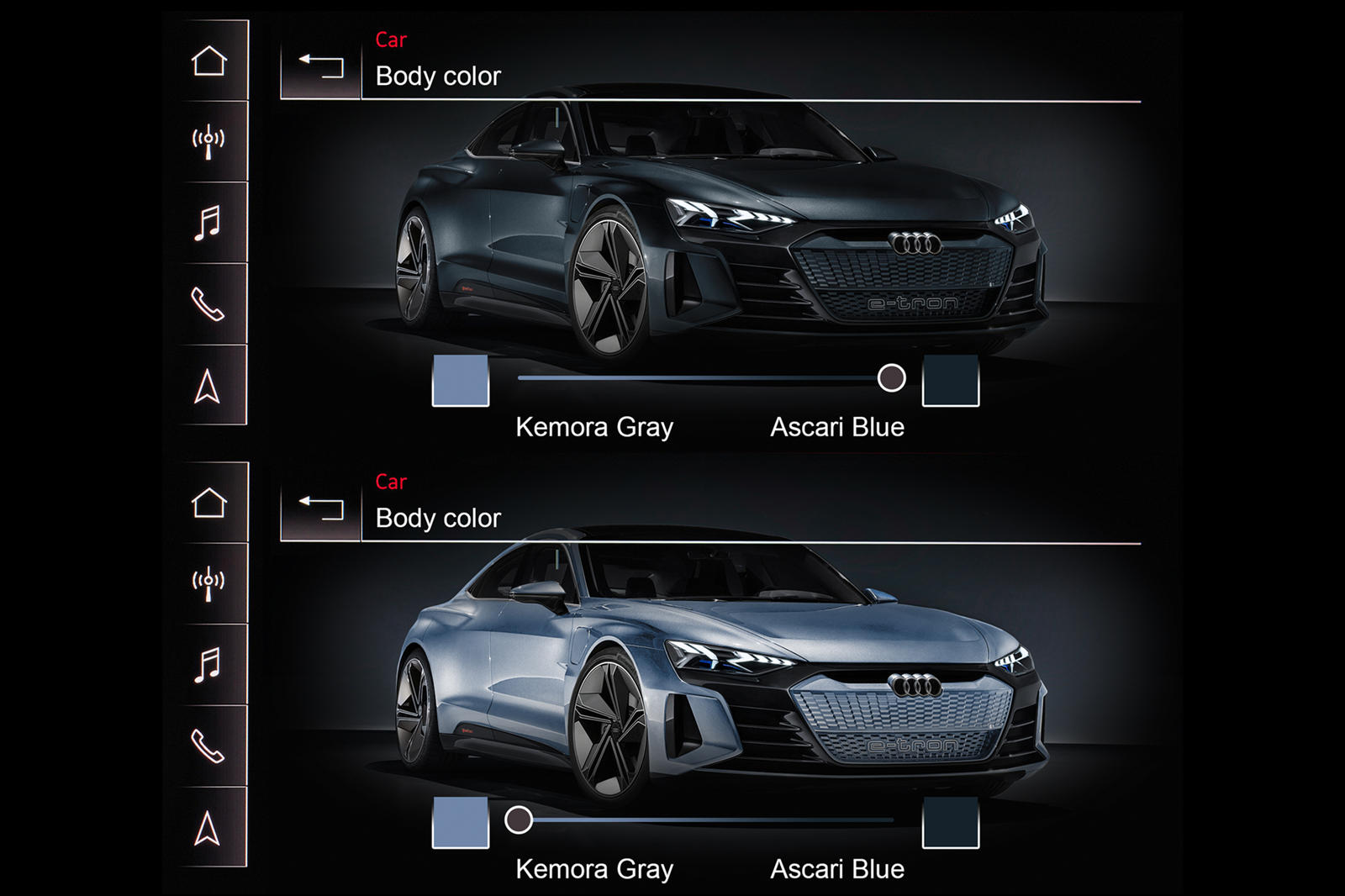
Task: Open Home in the lower light-car screen
Action: tap(208, 503)
